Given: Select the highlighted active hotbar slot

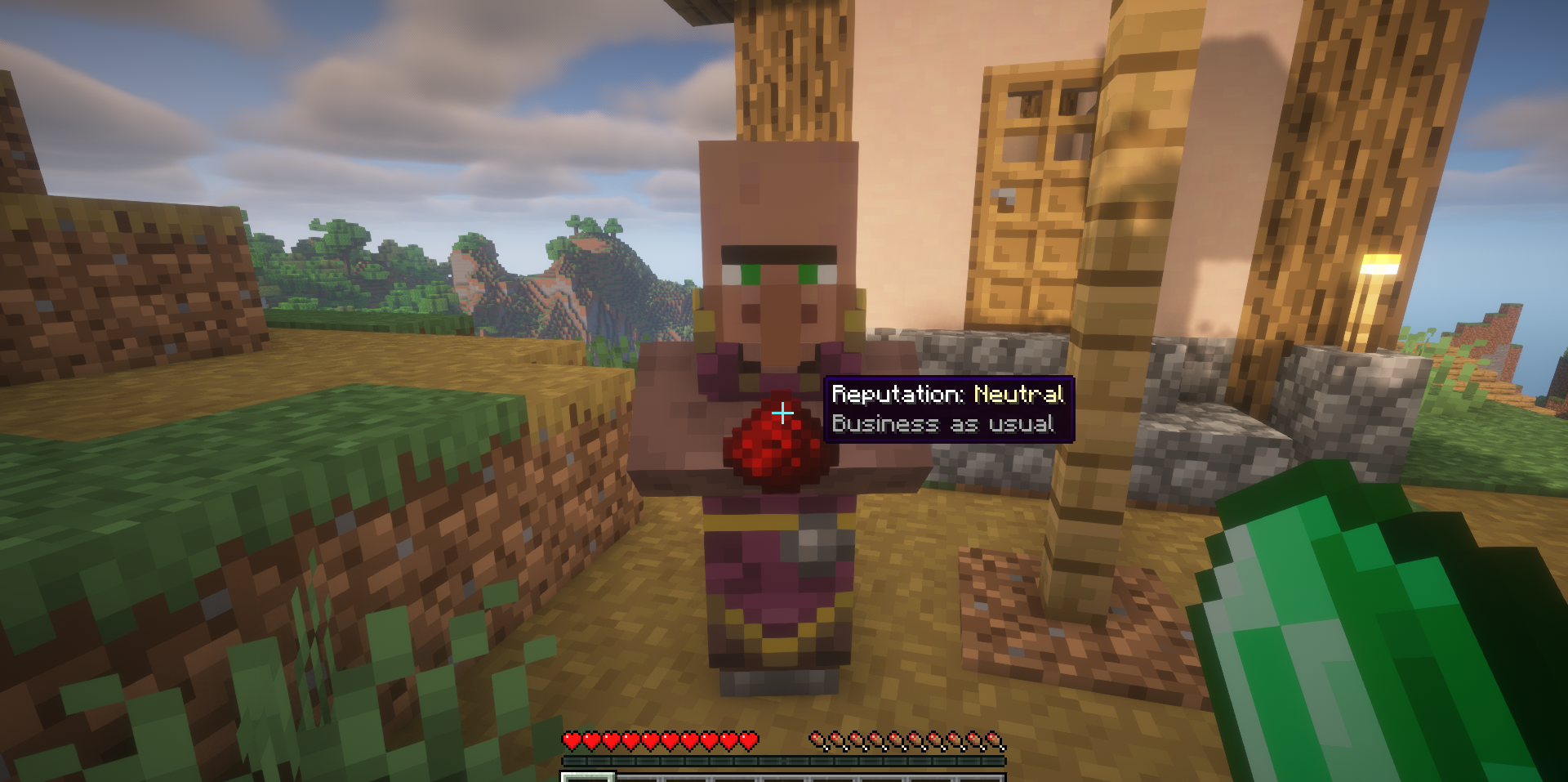Looking at the screenshot, I should coord(586,776).
